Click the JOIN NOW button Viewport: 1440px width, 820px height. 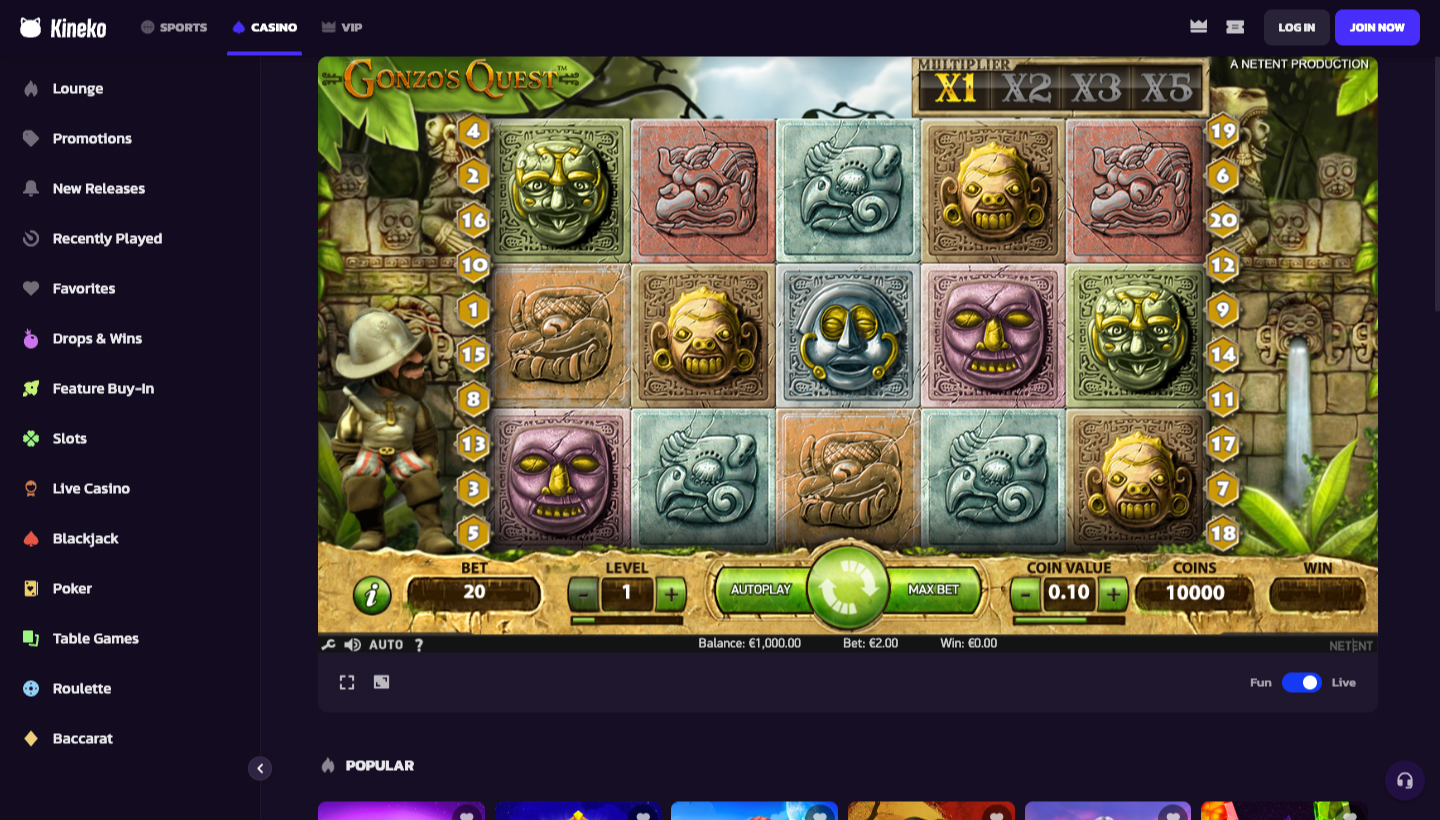(x=1377, y=27)
